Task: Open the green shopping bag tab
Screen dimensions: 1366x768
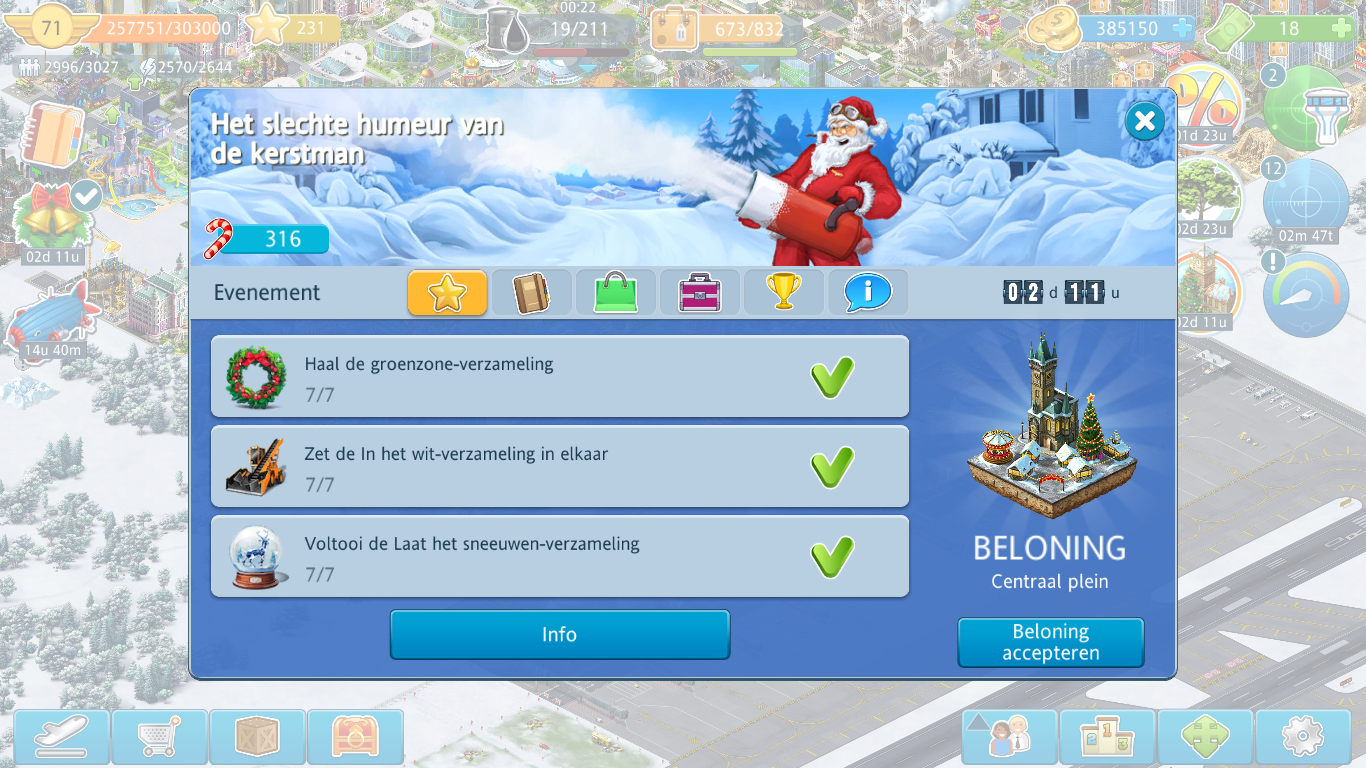Action: tap(615, 293)
